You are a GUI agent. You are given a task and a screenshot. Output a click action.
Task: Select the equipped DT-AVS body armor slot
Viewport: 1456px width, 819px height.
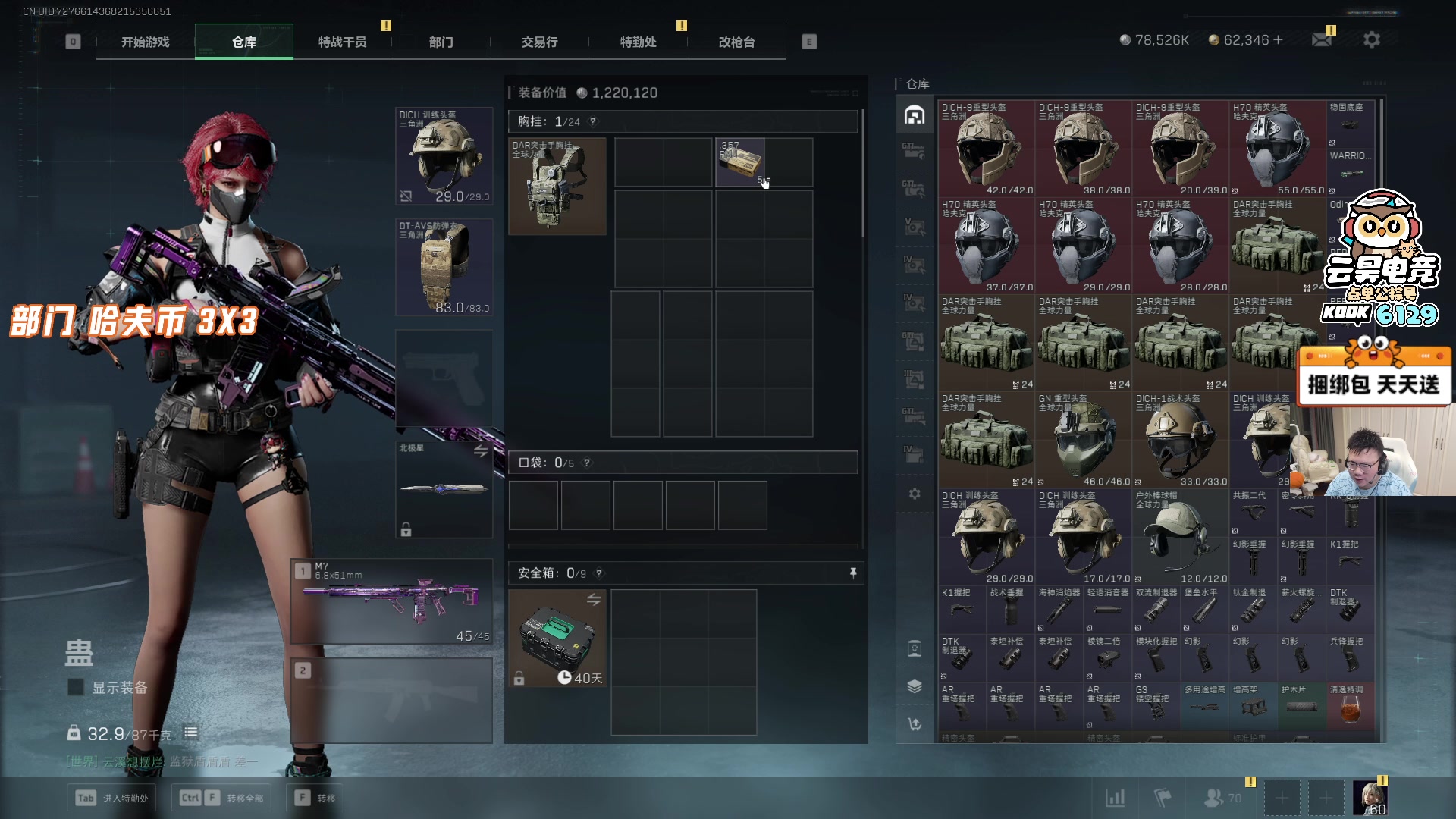444,267
